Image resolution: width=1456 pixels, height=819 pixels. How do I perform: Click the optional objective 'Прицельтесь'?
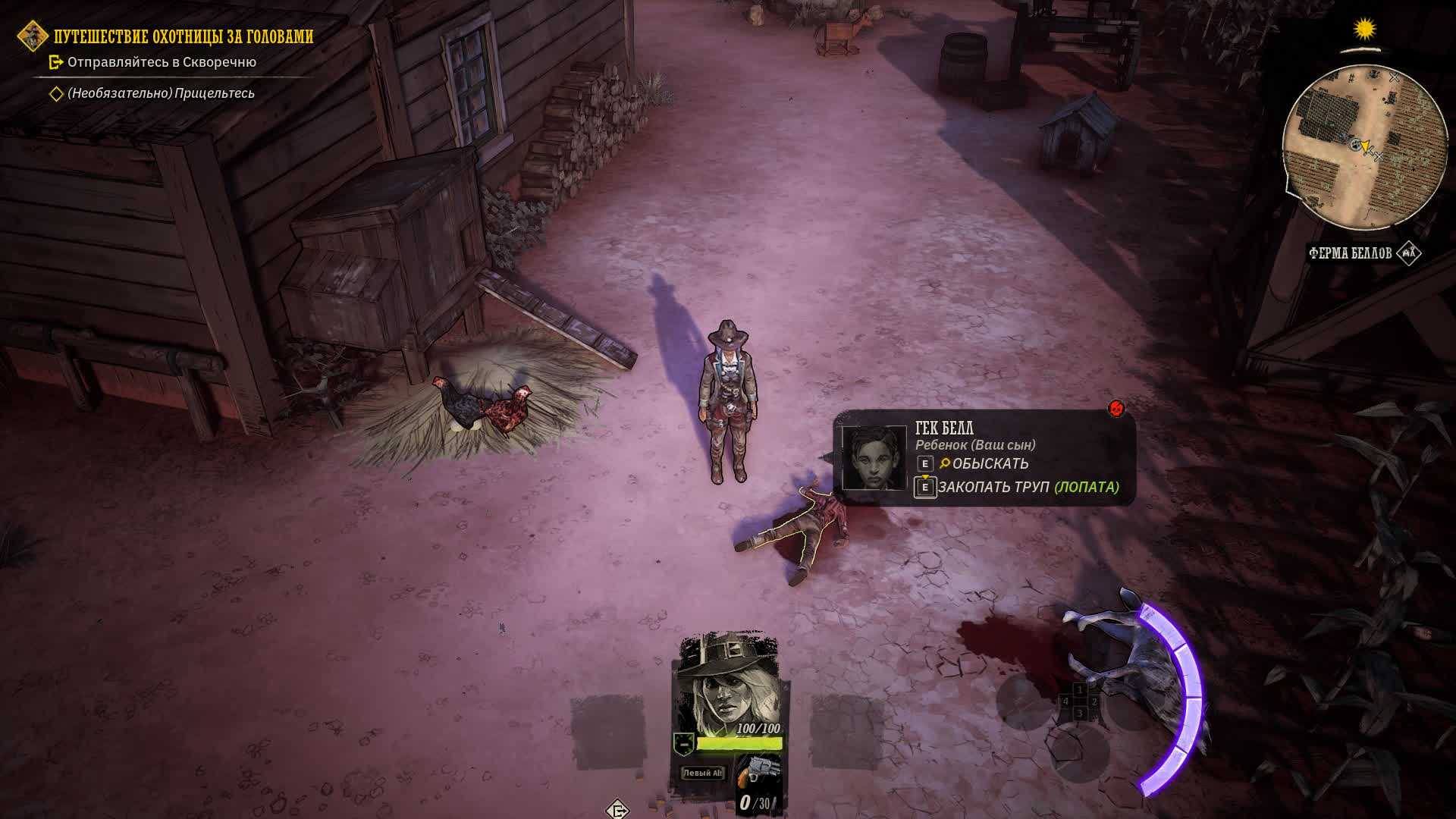pyautogui.click(x=161, y=93)
